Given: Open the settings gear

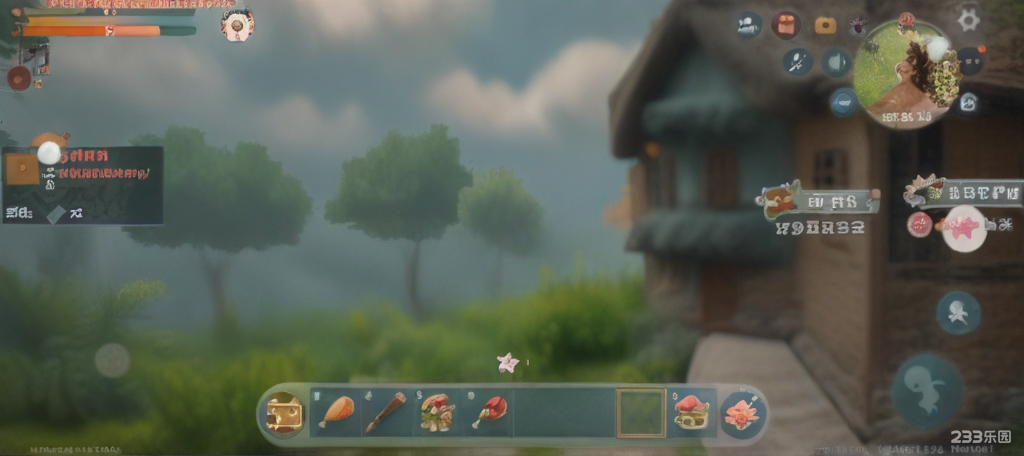Looking at the screenshot, I should coord(968,19).
